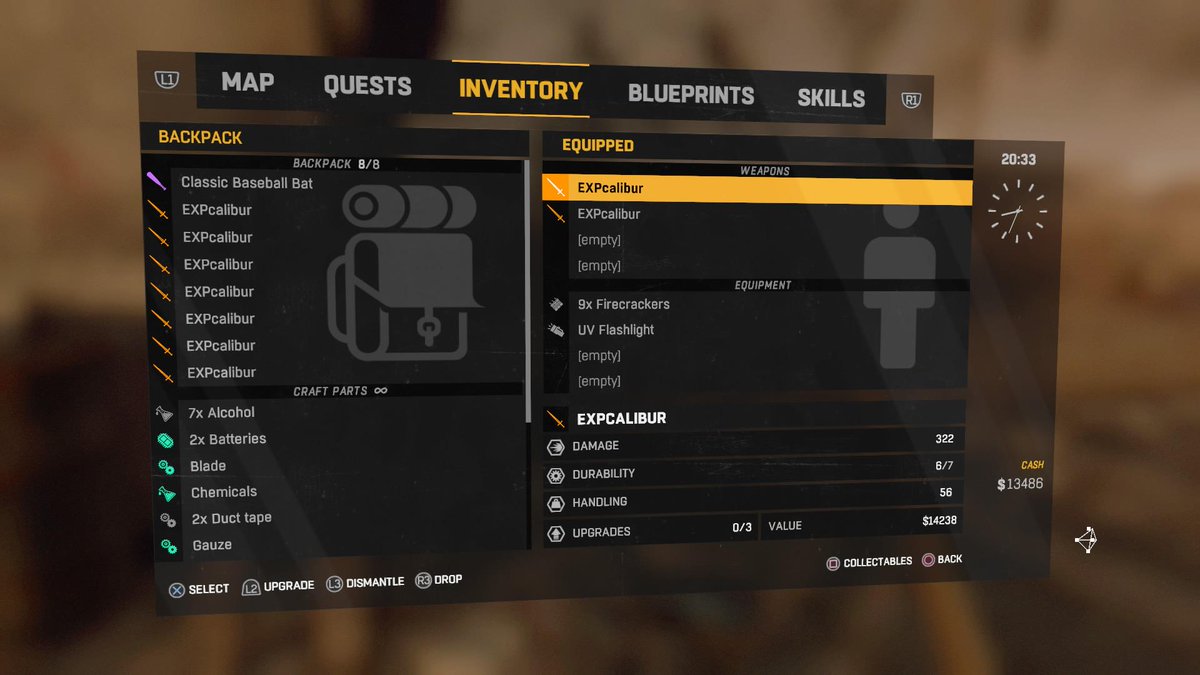Select the 7x Alcohol craft part

(x=221, y=412)
